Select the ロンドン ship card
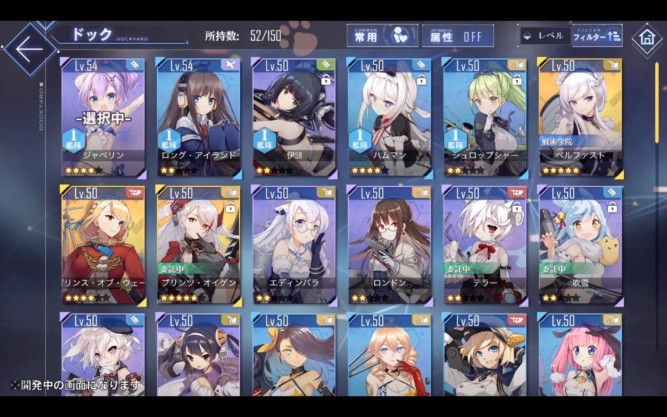 [389, 244]
